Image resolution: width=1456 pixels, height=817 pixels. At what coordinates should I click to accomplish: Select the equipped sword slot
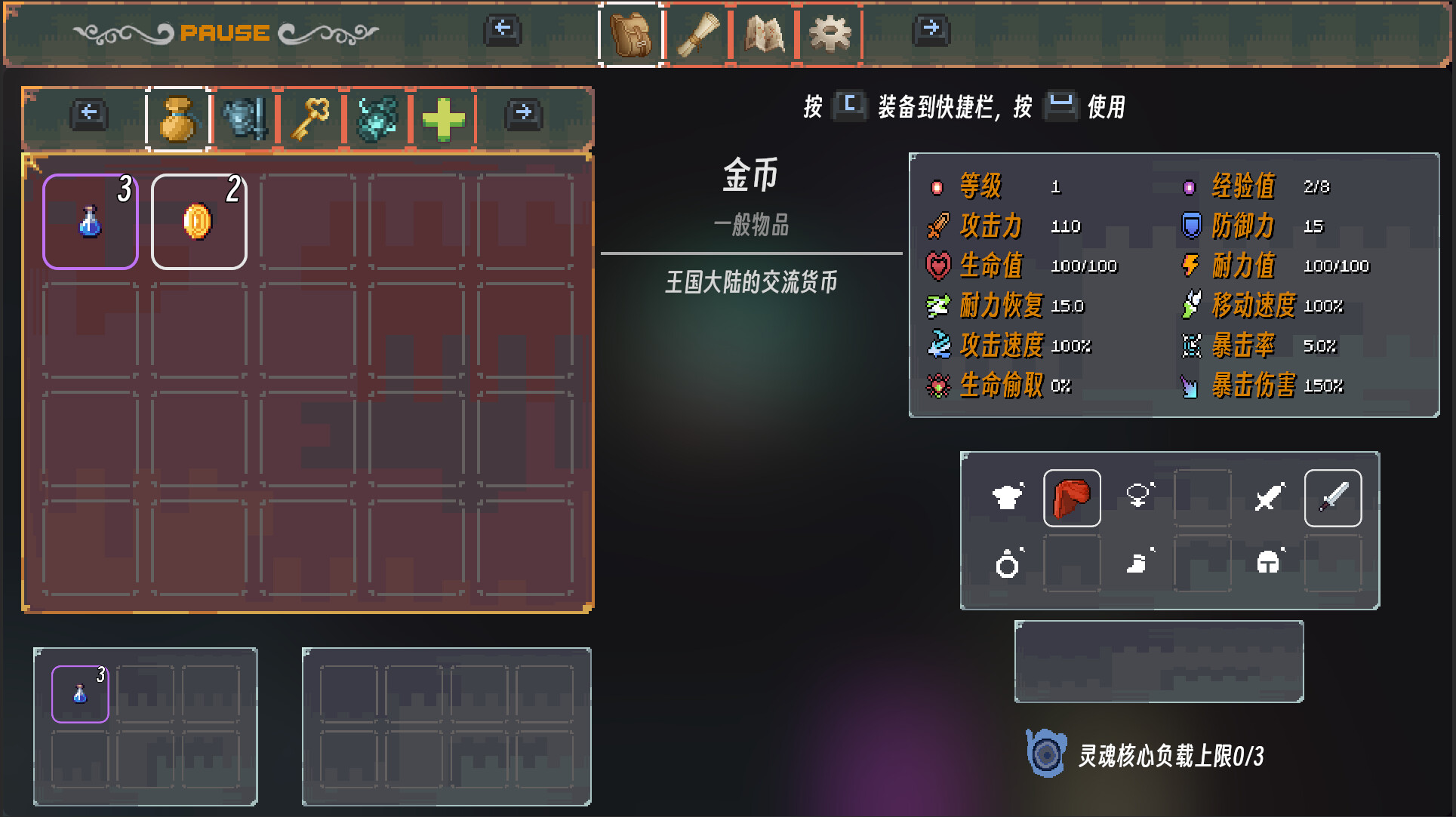(1333, 497)
